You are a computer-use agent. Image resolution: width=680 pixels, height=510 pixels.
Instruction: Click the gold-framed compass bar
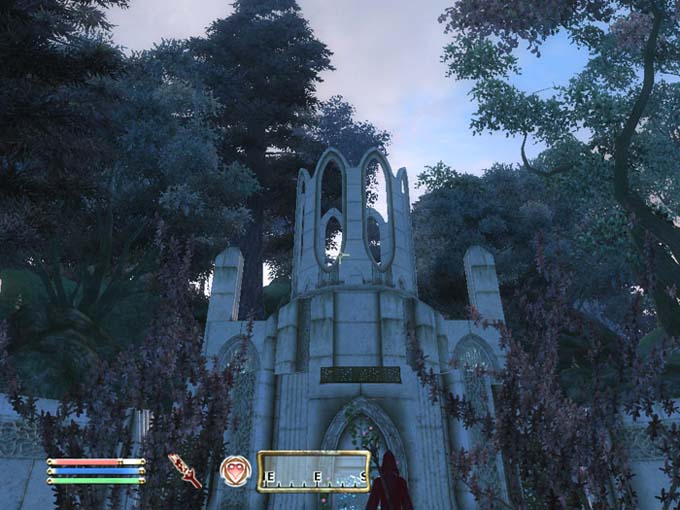[x=313, y=471]
